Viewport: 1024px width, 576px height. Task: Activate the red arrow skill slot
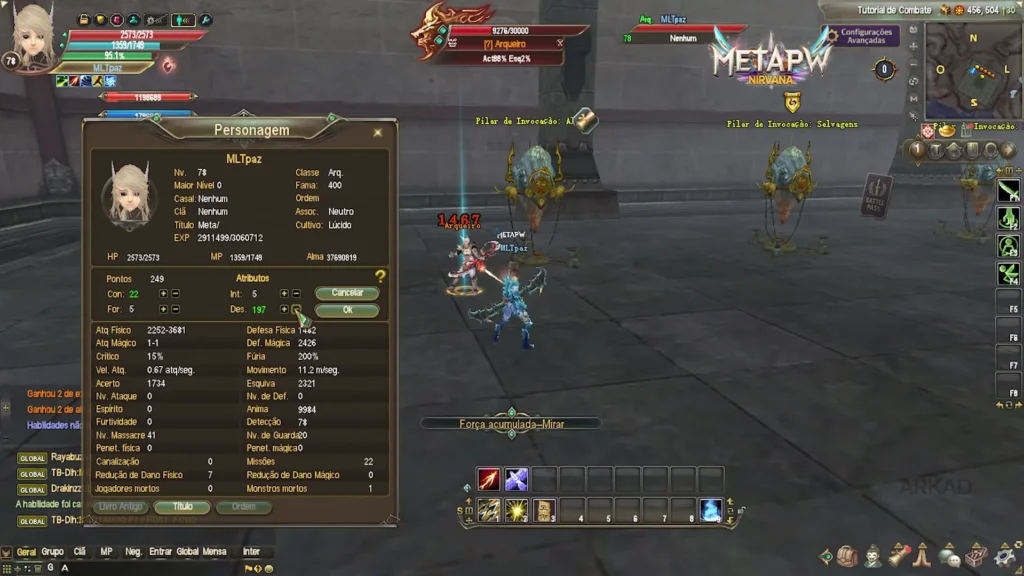point(488,479)
